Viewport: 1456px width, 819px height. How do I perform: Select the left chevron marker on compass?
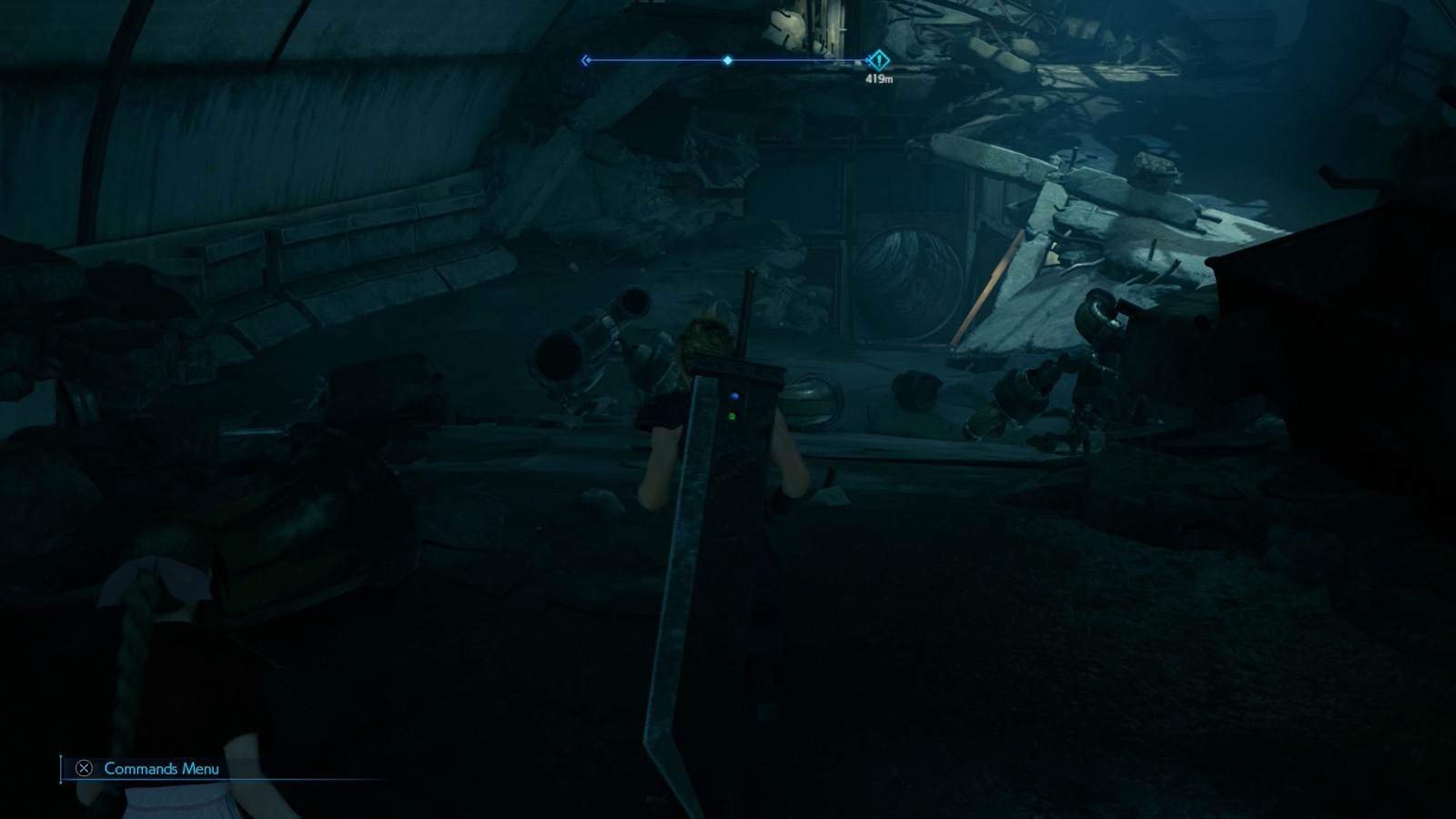tap(586, 60)
